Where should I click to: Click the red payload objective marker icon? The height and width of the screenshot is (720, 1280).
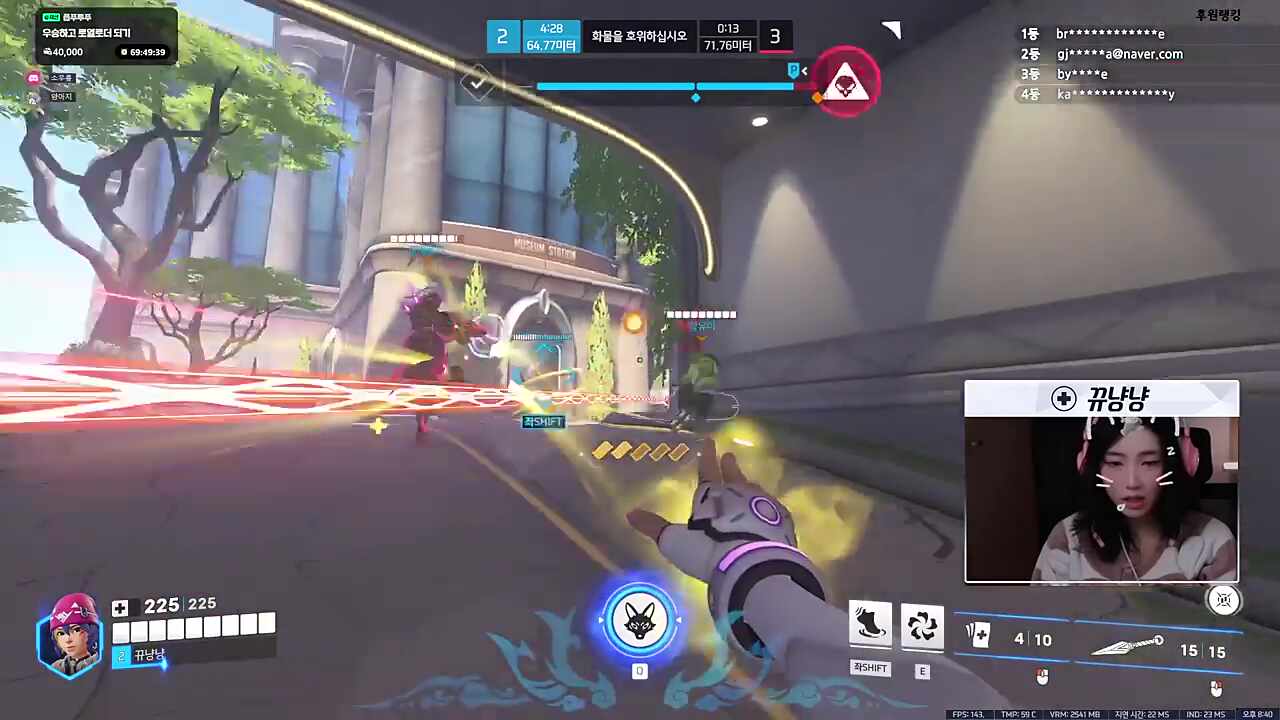(x=846, y=82)
